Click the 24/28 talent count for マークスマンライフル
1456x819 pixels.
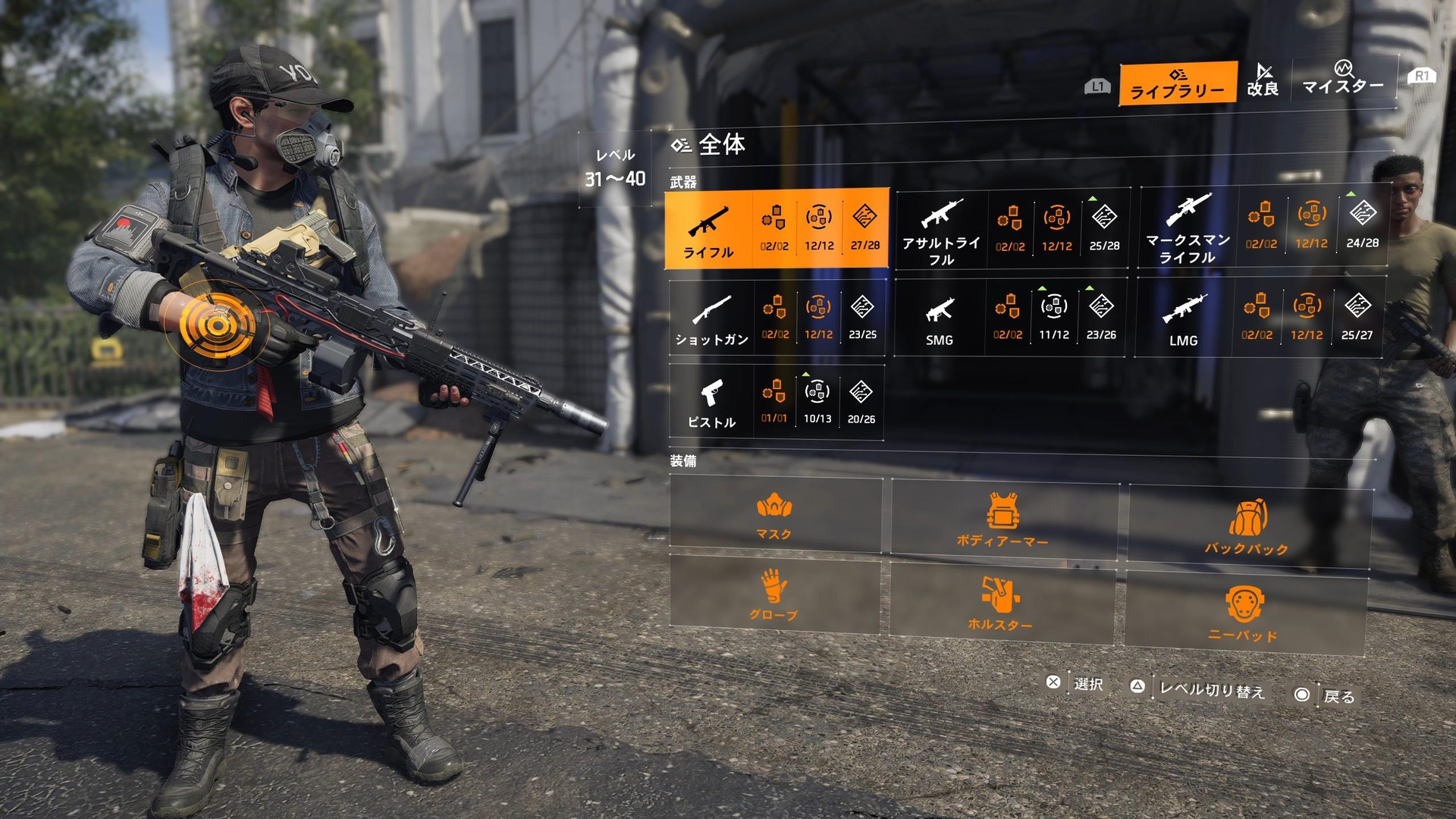pyautogui.click(x=1362, y=225)
